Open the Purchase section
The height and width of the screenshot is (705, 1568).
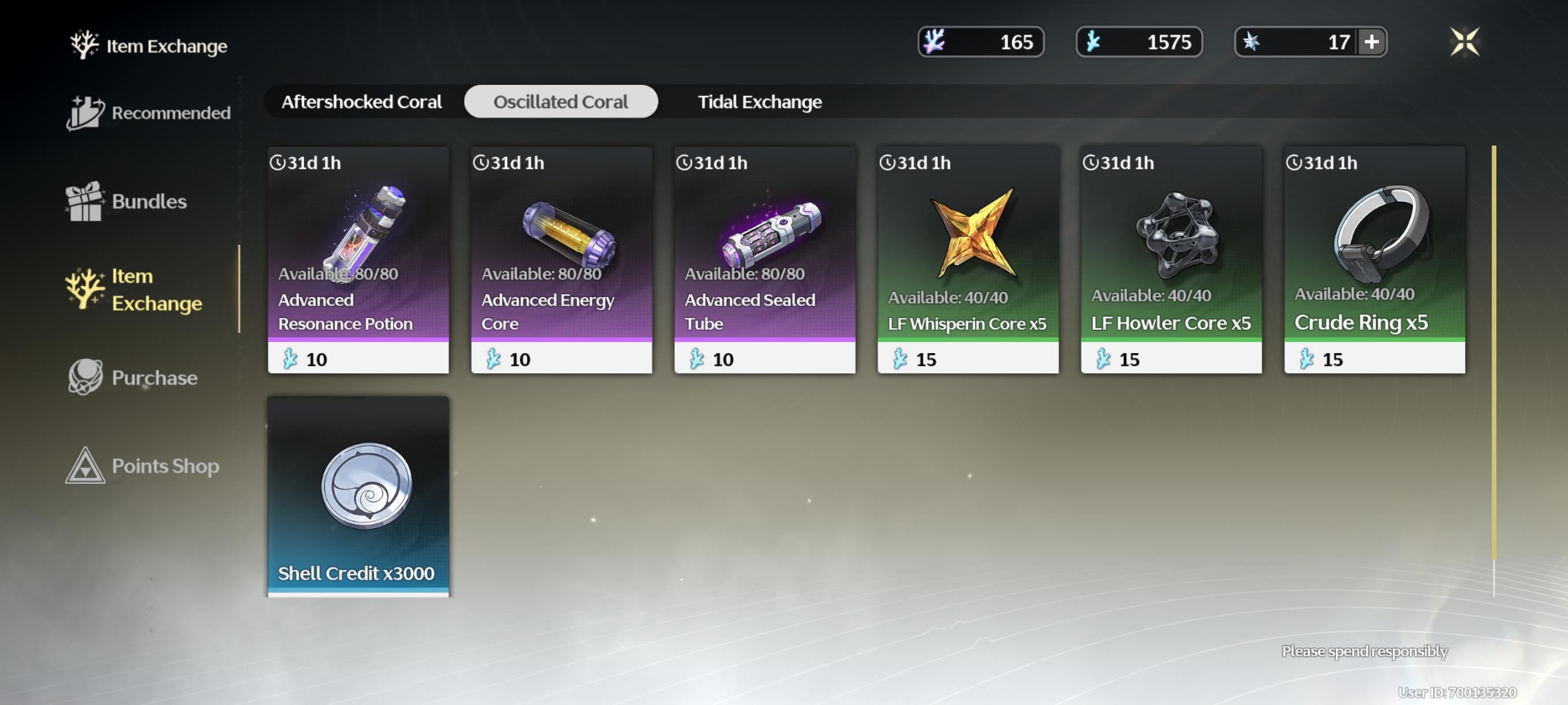coord(133,378)
